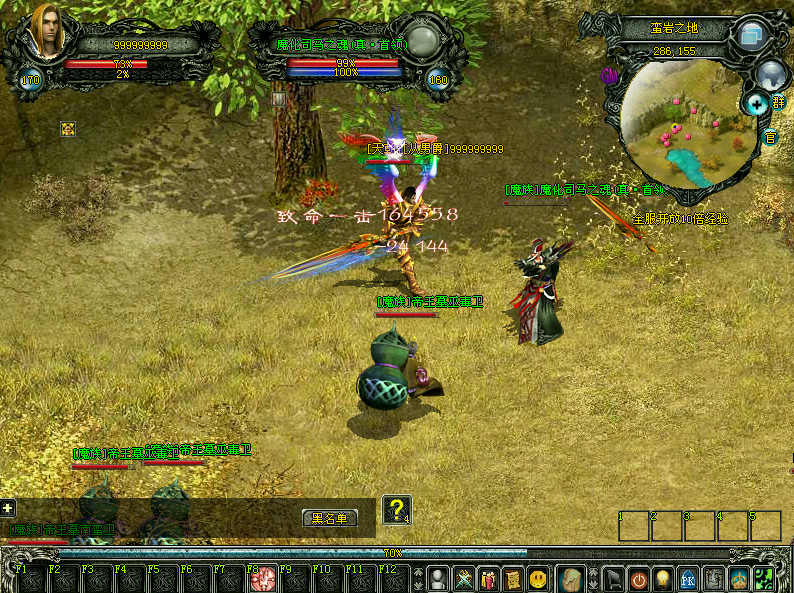The image size is (794, 593).
Task: Click the yellow question mark help icon
Action: coord(397,509)
